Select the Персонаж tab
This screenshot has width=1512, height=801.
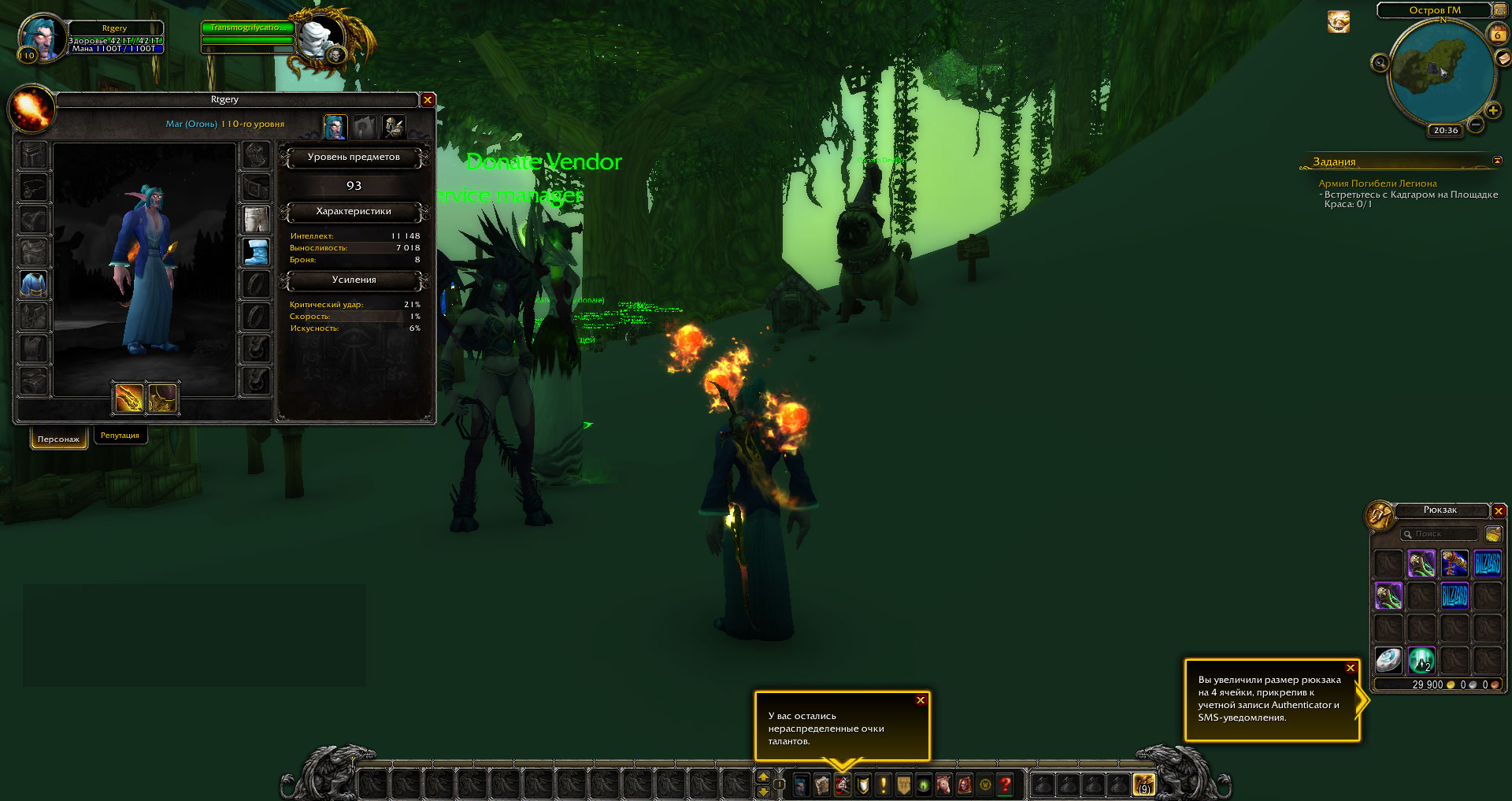point(58,439)
